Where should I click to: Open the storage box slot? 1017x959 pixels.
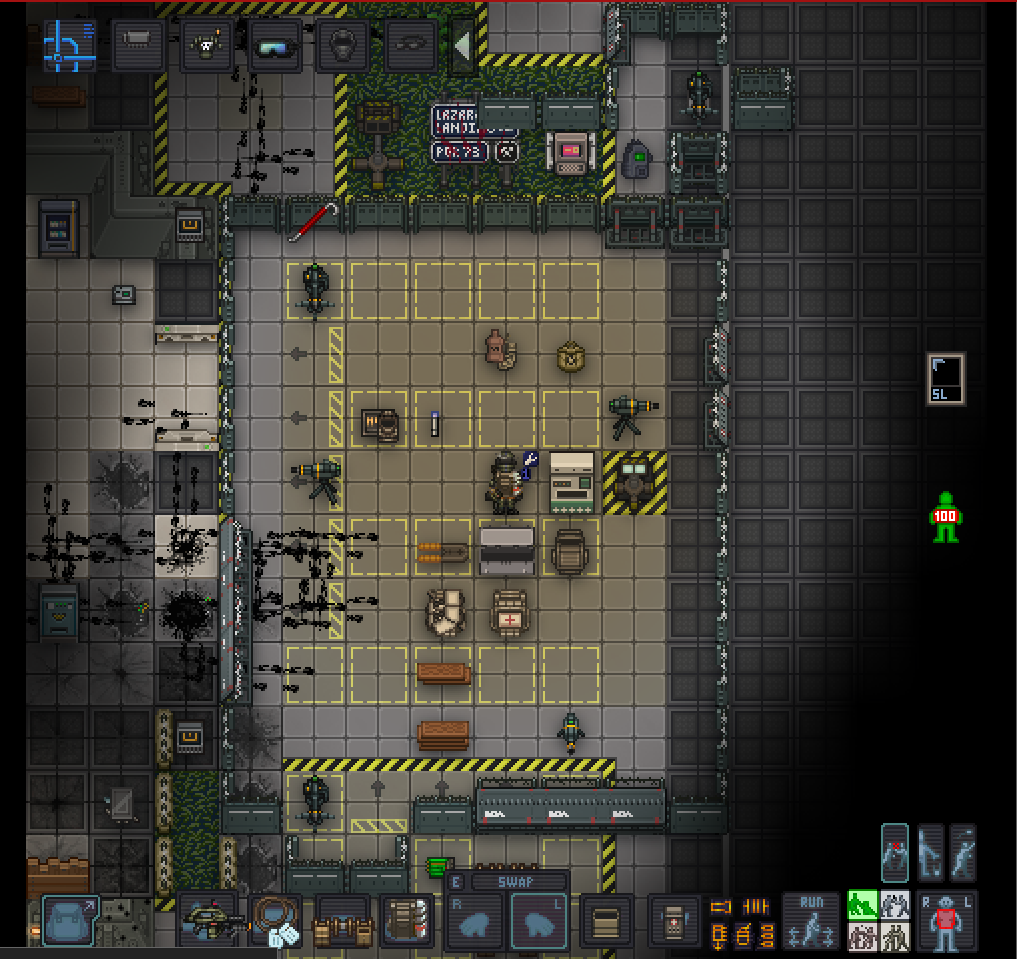click(x=606, y=920)
